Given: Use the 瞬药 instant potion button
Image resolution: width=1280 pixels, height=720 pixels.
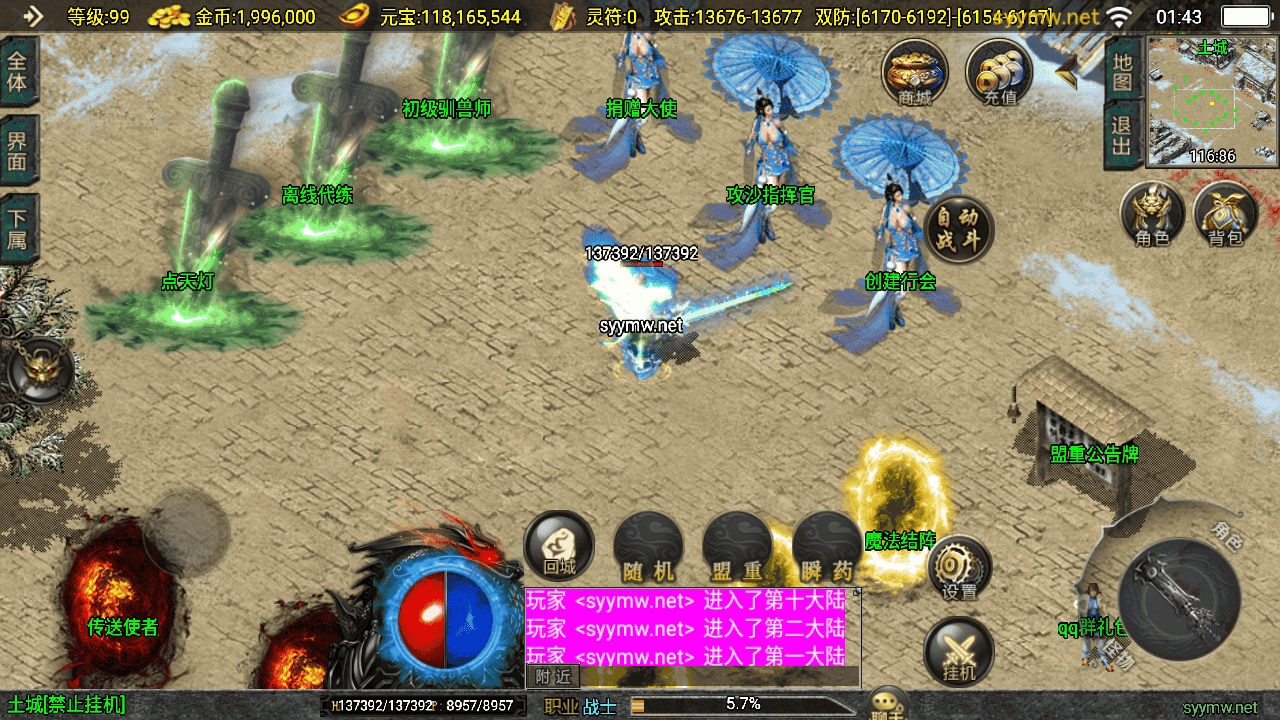Looking at the screenshot, I should pyautogui.click(x=827, y=548).
